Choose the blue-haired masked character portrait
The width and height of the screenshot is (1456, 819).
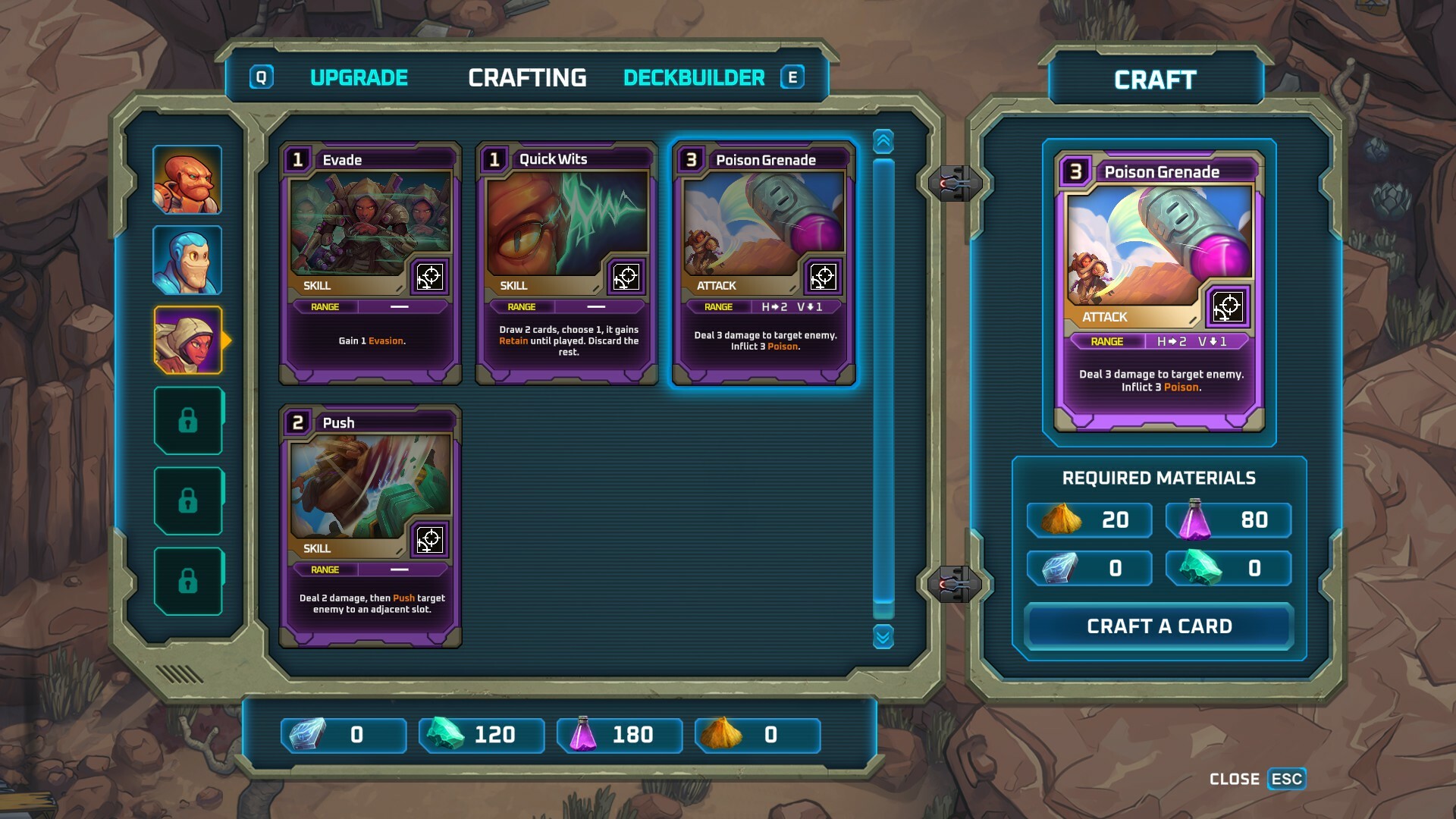(x=187, y=260)
